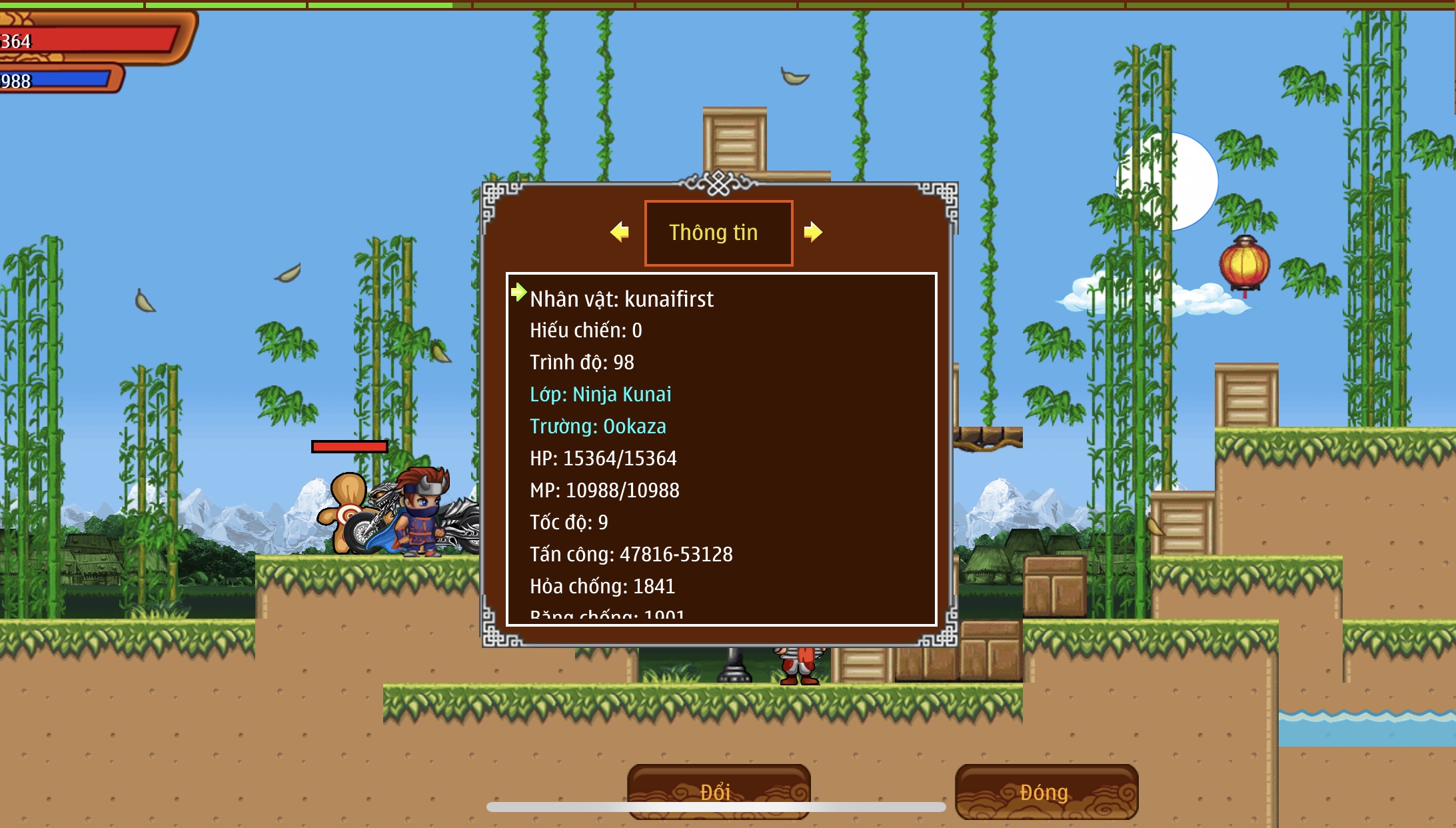Select the Lớp: Ninja Kunai row

pyautogui.click(x=600, y=394)
